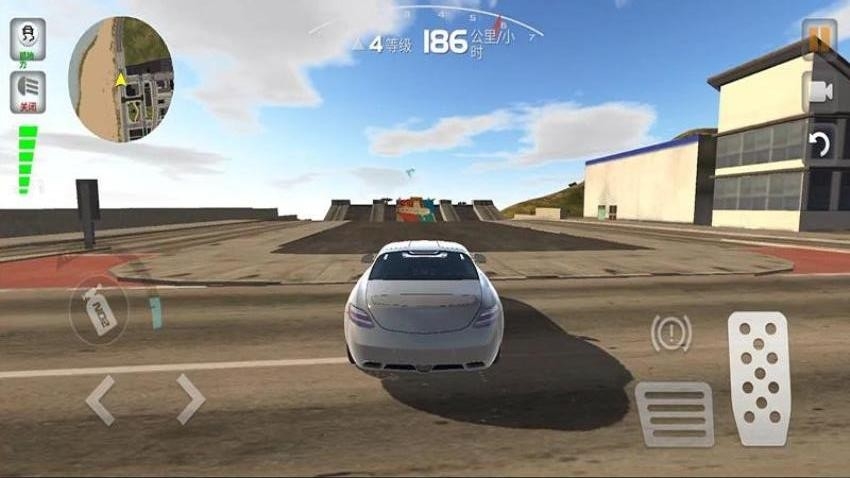Image resolution: width=850 pixels, height=478 pixels.
Task: Steer left with the left arrow
Action: (x=100, y=400)
